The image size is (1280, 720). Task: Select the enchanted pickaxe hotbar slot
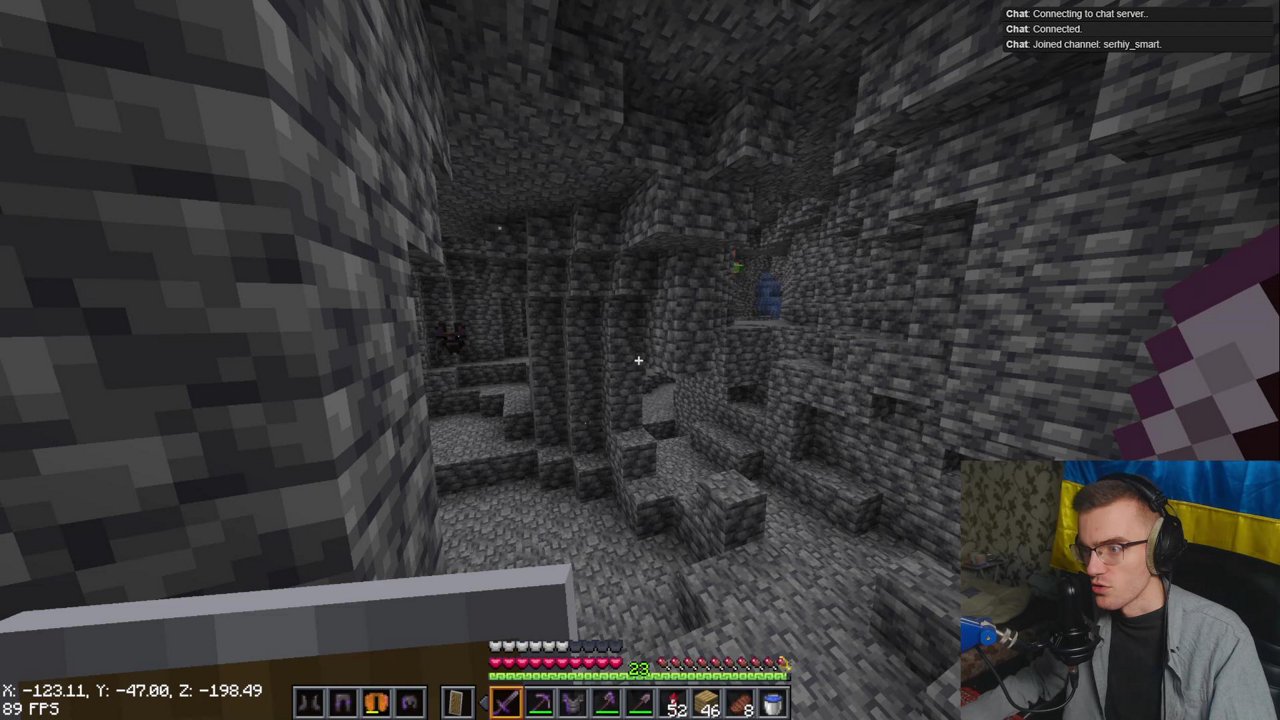[x=539, y=703]
